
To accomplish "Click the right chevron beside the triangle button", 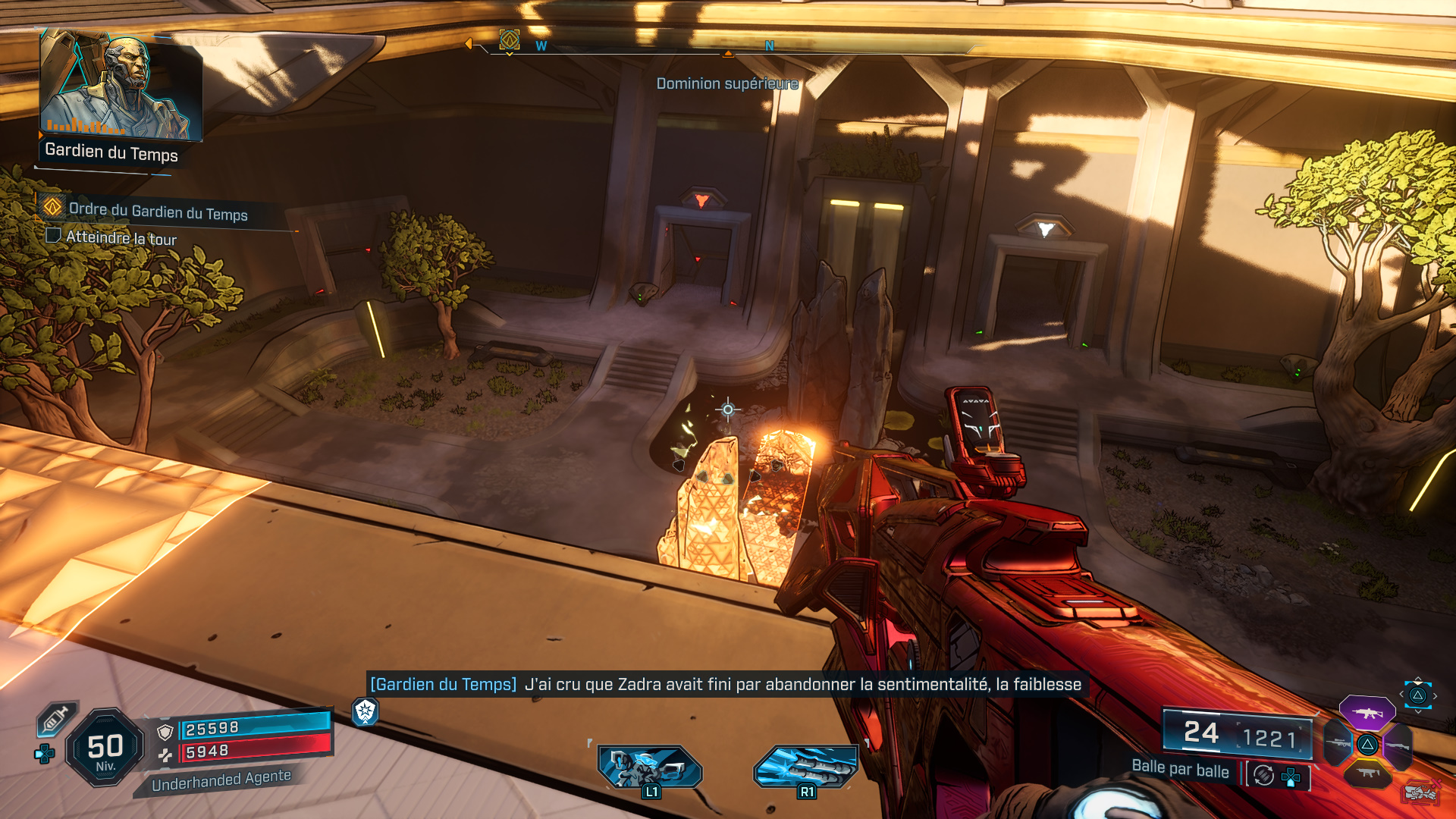I will [x=1436, y=695].
